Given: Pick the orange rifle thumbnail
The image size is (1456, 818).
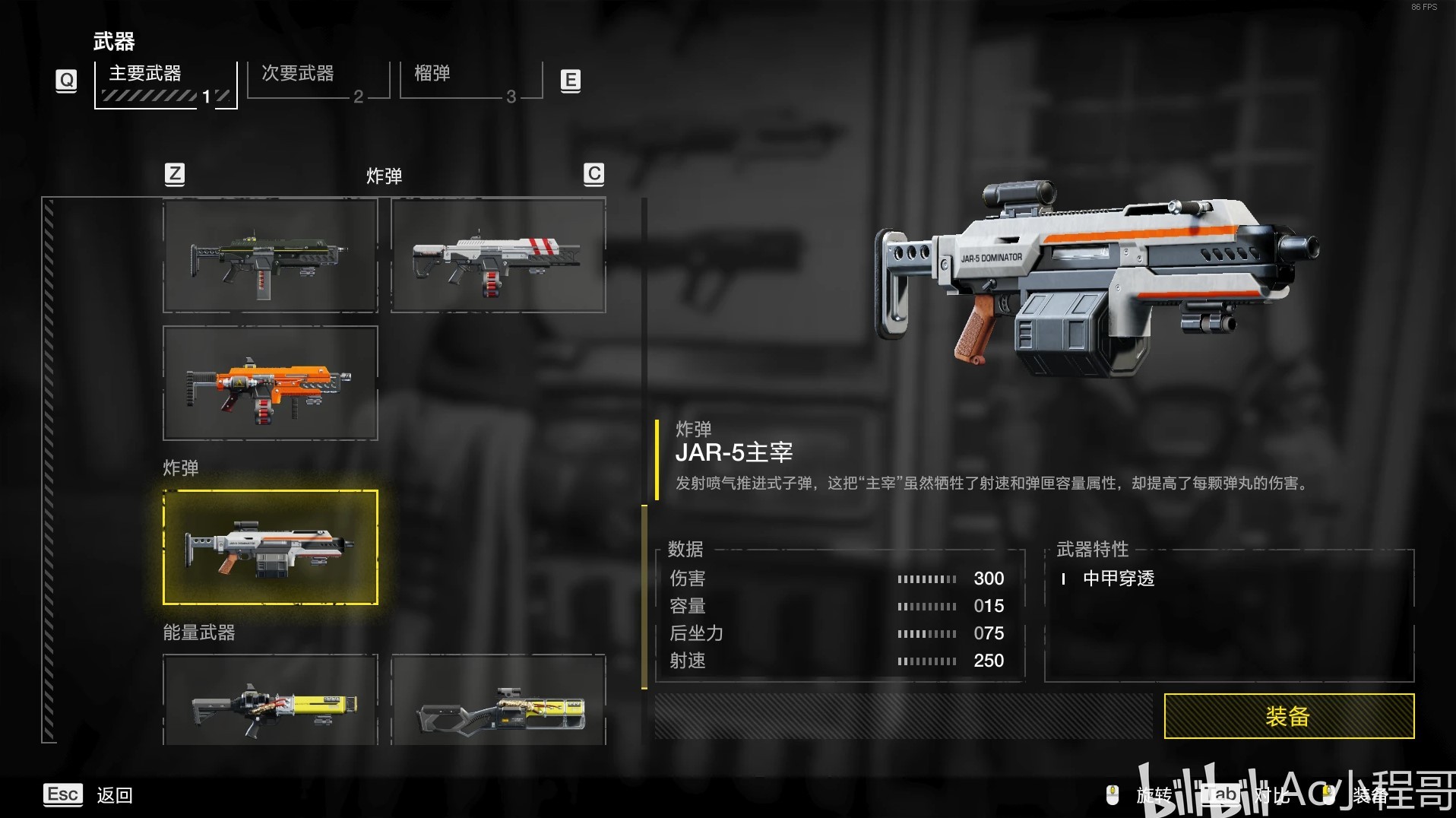Looking at the screenshot, I should (270, 383).
